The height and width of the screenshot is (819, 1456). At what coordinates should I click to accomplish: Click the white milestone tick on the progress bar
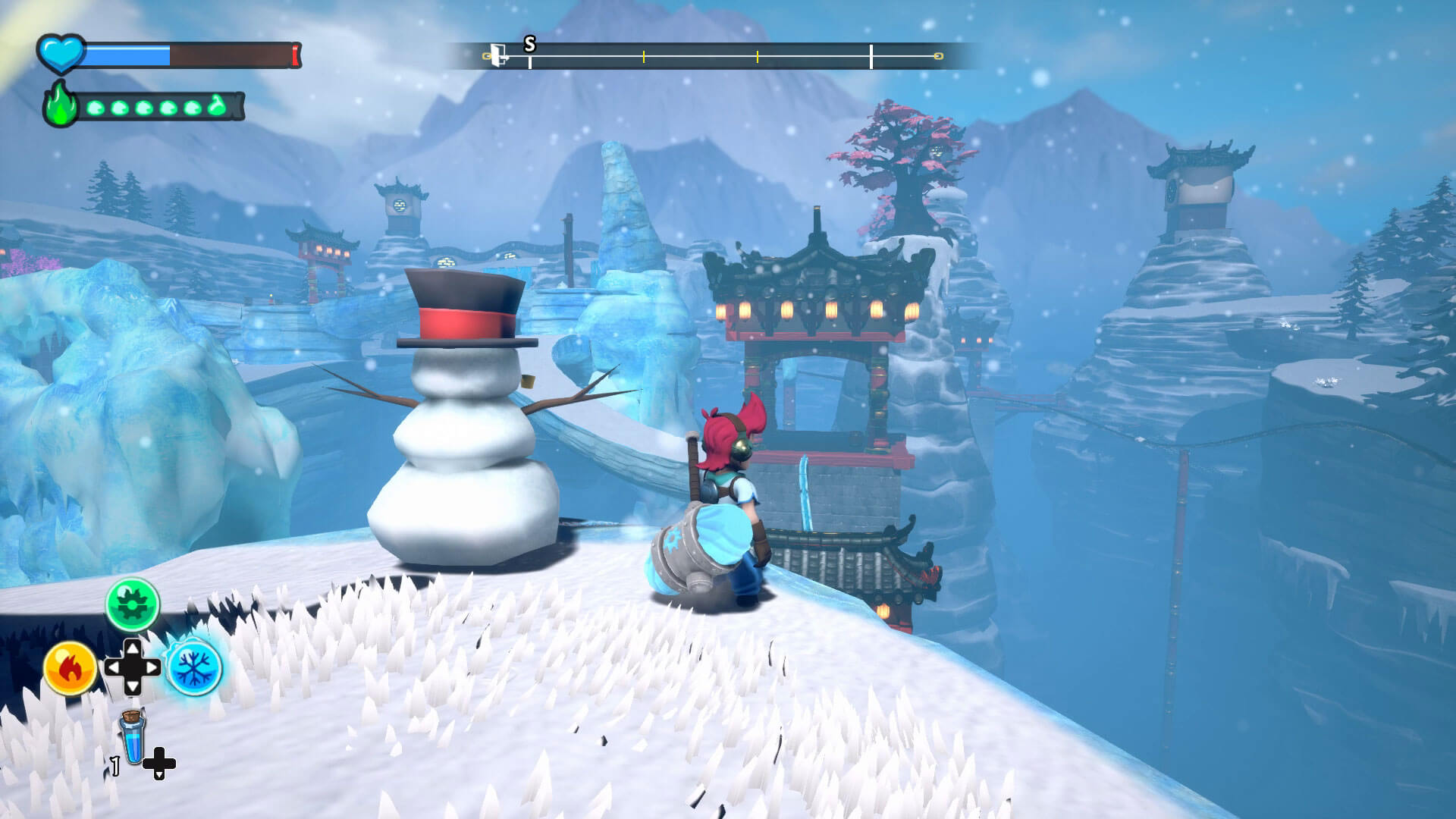click(x=871, y=56)
